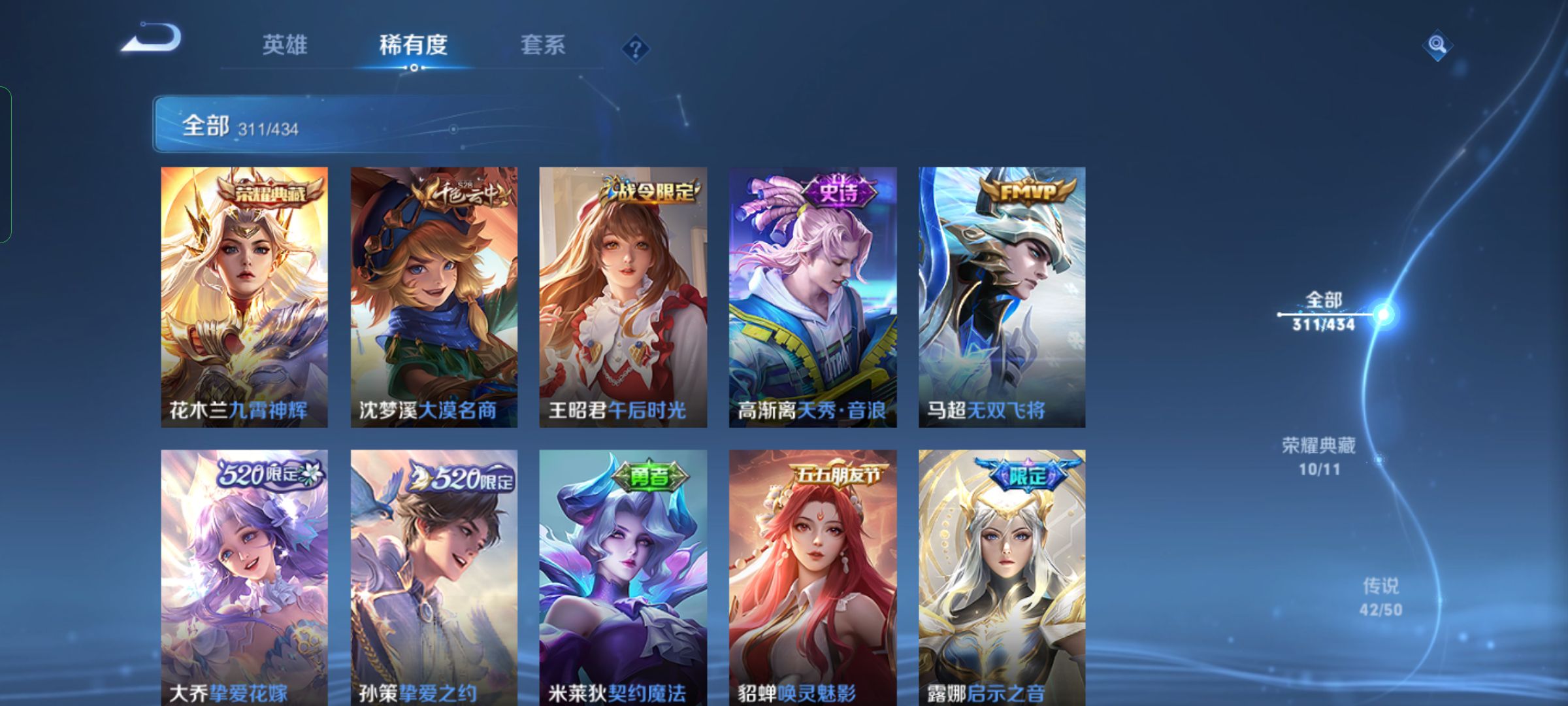Viewport: 1568px width, 706px height.
Task: Click the 史诗 badge on 高渐离 skin
Action: click(x=838, y=192)
